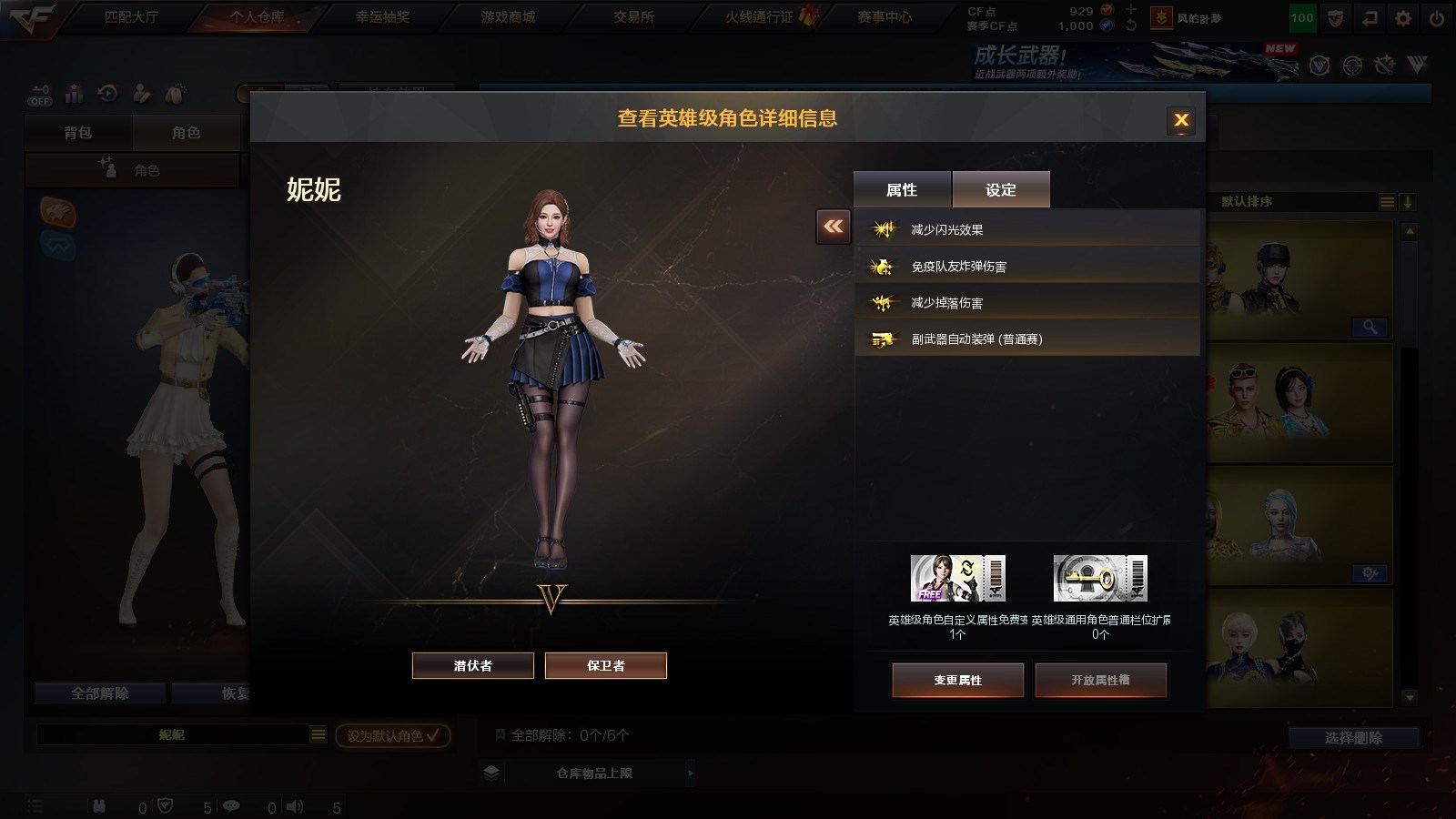Screen dimensions: 1456x819
Task: Show the 潜伏者 faction skin
Action: pos(473,665)
